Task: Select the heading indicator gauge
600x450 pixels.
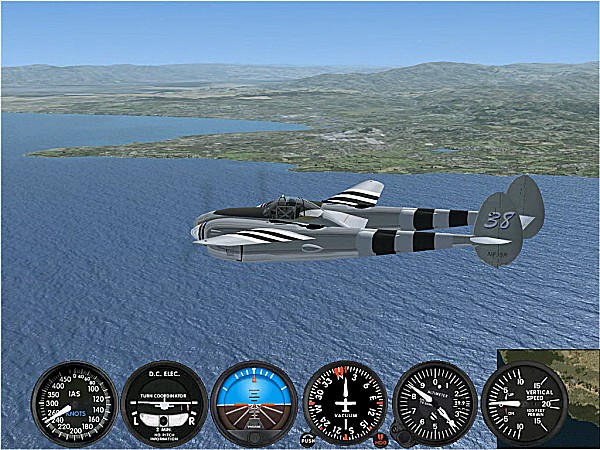Action: pos(344,403)
